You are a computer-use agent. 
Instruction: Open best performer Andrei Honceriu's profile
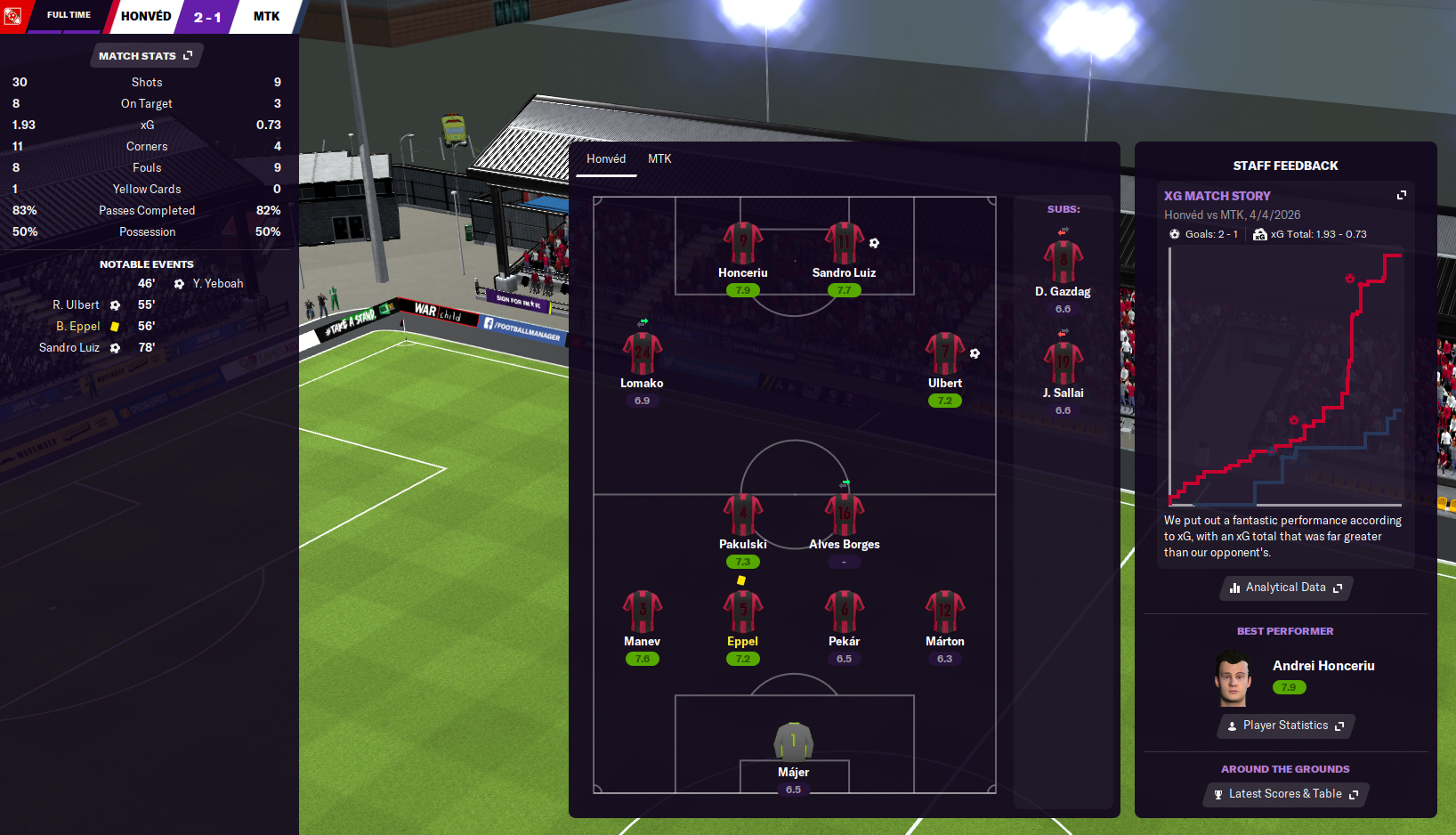tap(1323, 666)
